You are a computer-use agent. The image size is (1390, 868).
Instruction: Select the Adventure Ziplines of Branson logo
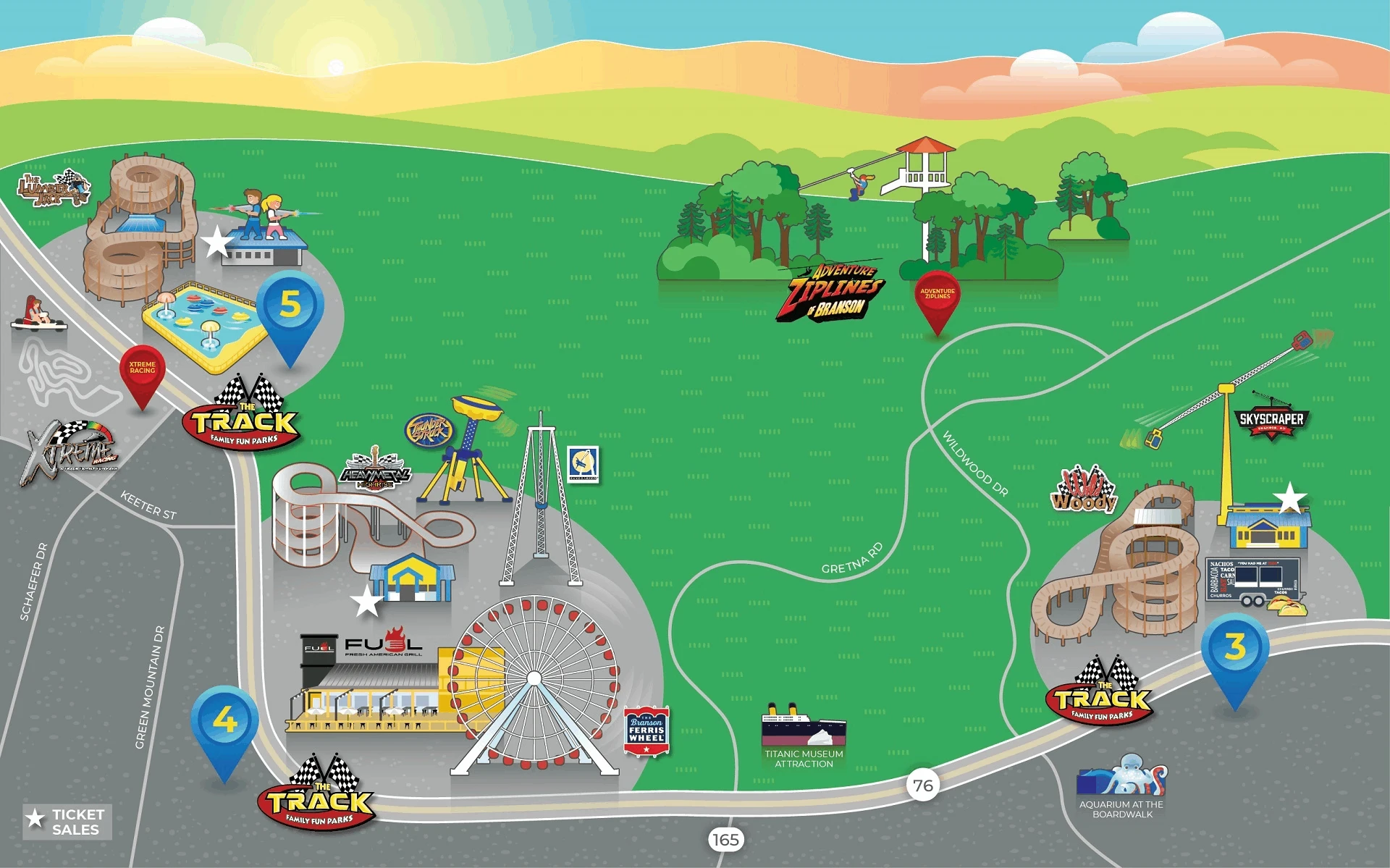(833, 291)
